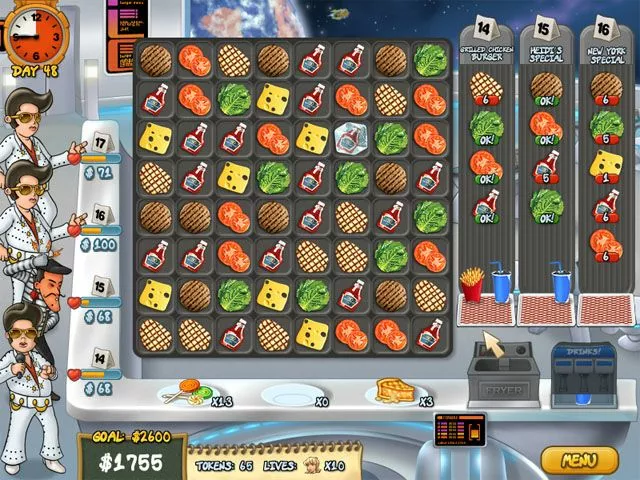Click customer order tag number 17
Screen dimensions: 640x480
coord(100,140)
